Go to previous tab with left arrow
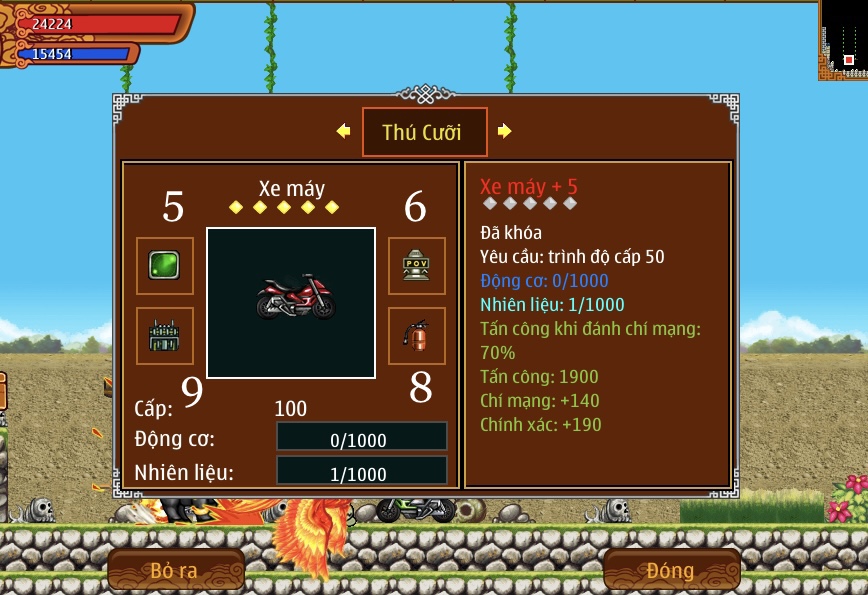 coord(343,131)
